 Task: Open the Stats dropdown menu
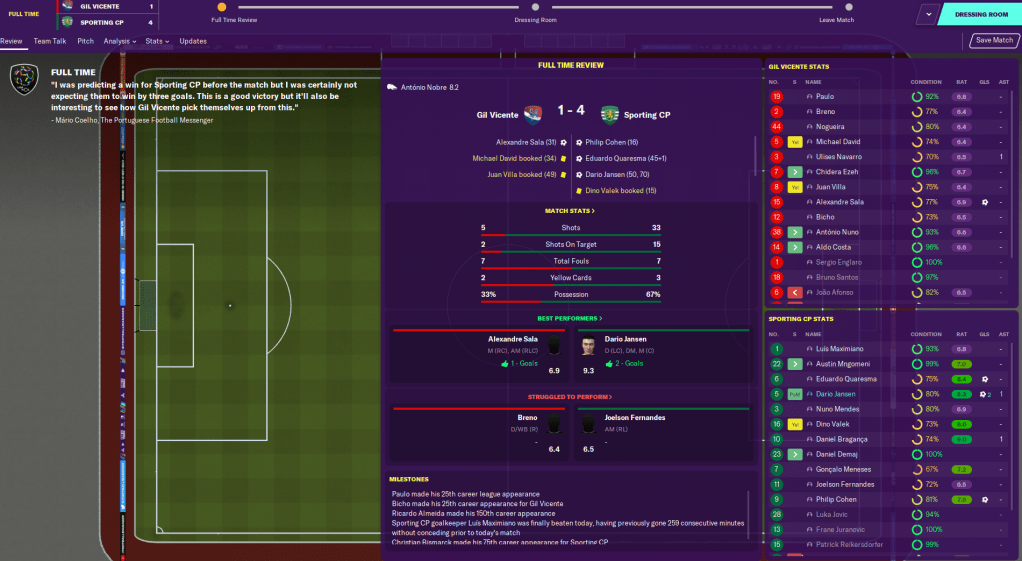point(156,41)
